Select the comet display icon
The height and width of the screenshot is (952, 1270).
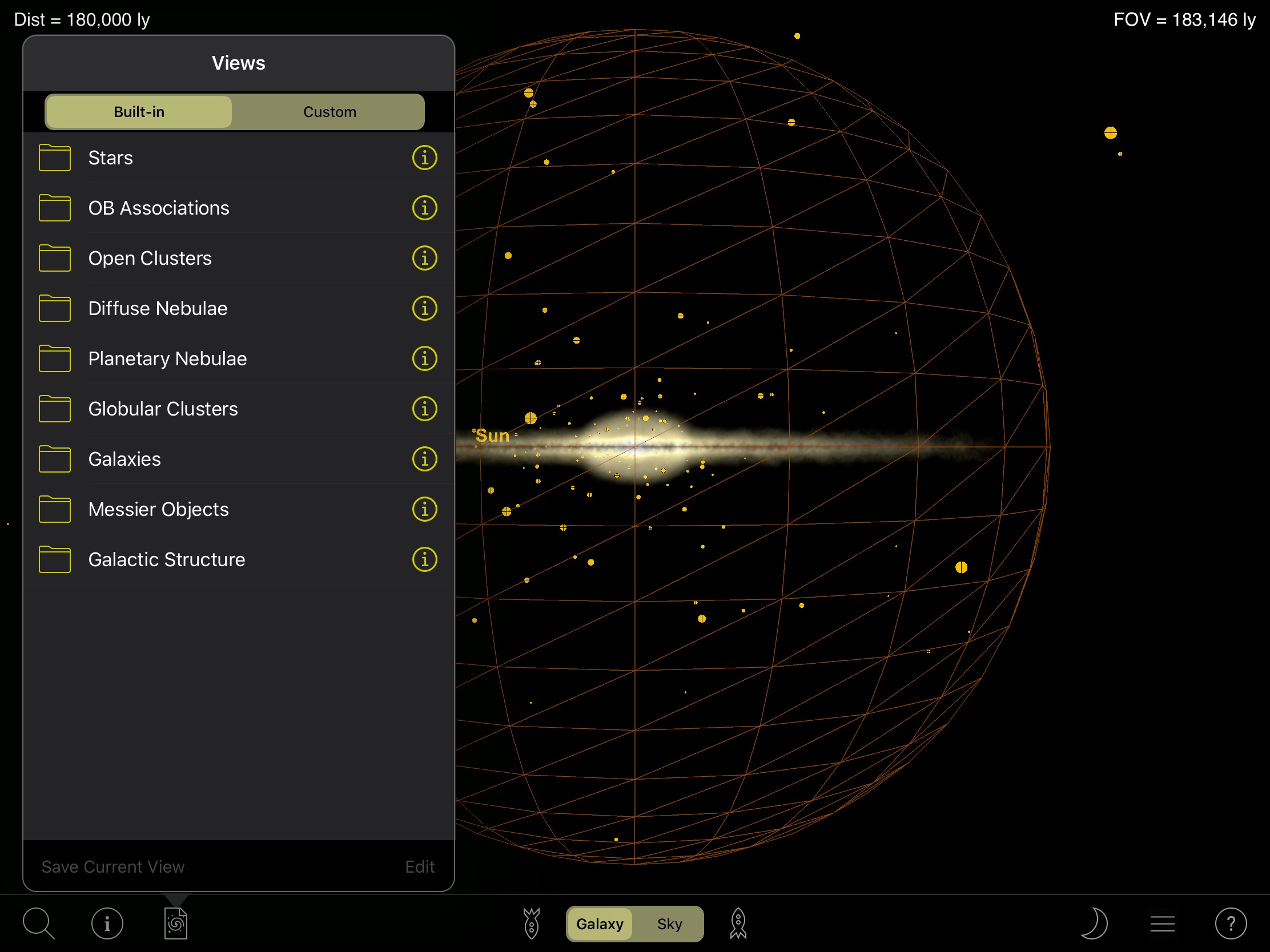[x=531, y=923]
